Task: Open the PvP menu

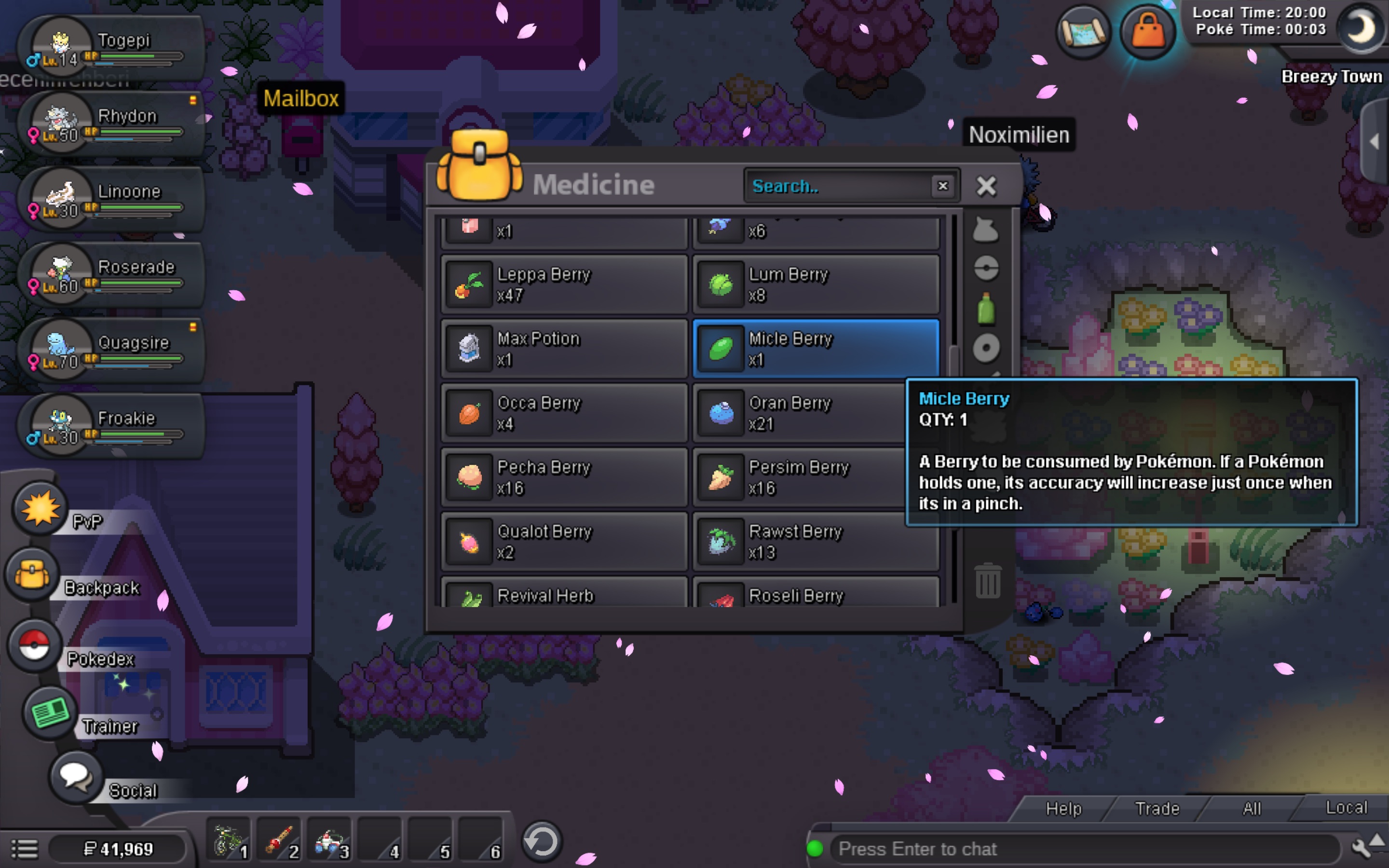Action: point(40,509)
